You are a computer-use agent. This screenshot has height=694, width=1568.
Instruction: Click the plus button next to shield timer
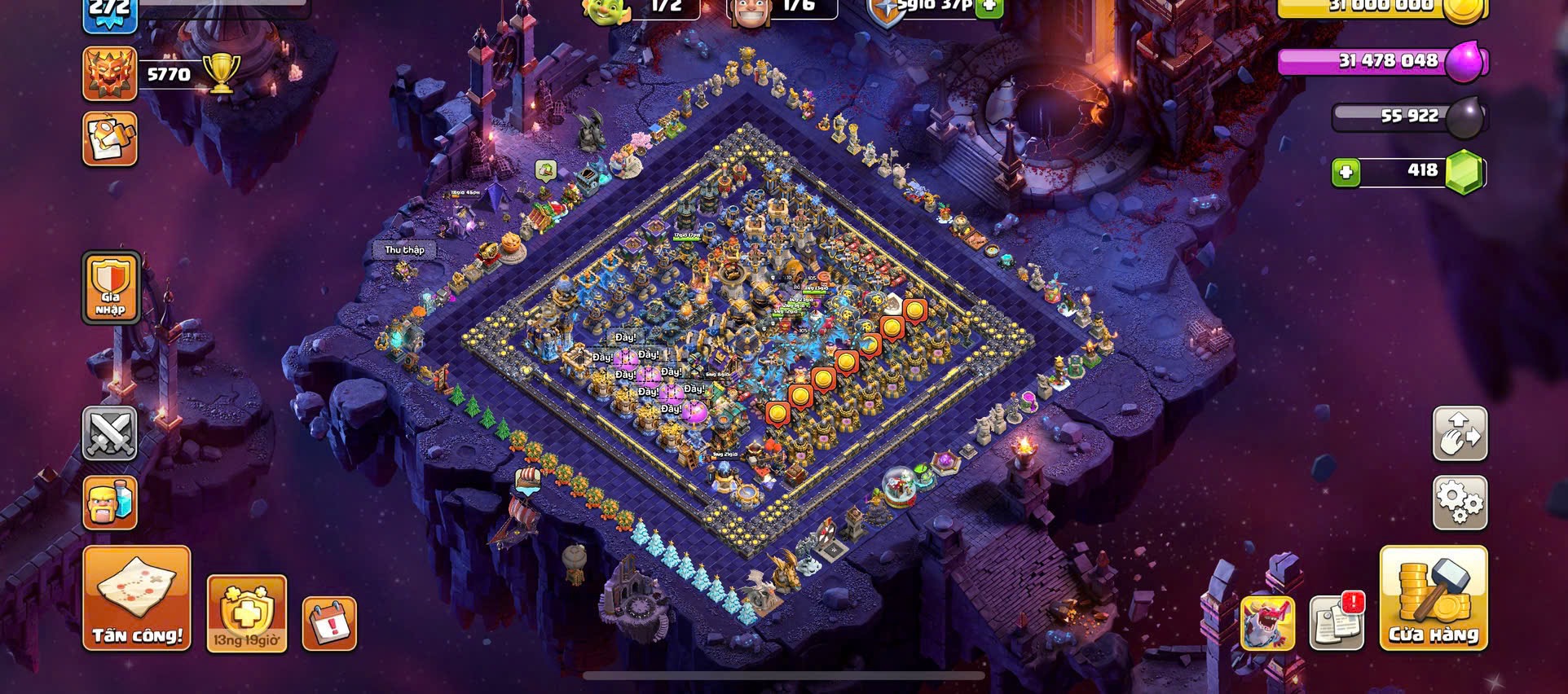point(989,7)
